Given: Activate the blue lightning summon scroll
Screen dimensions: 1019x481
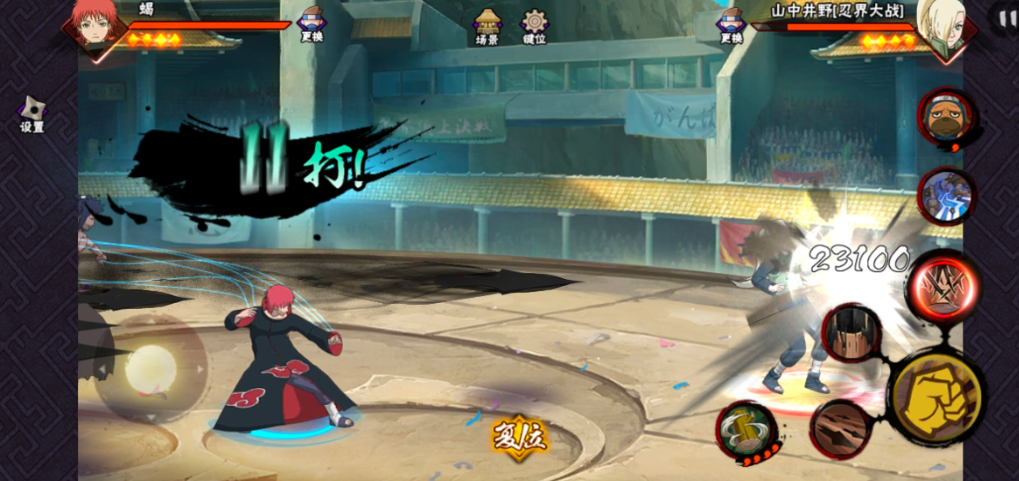Looking at the screenshot, I should pos(945,195).
